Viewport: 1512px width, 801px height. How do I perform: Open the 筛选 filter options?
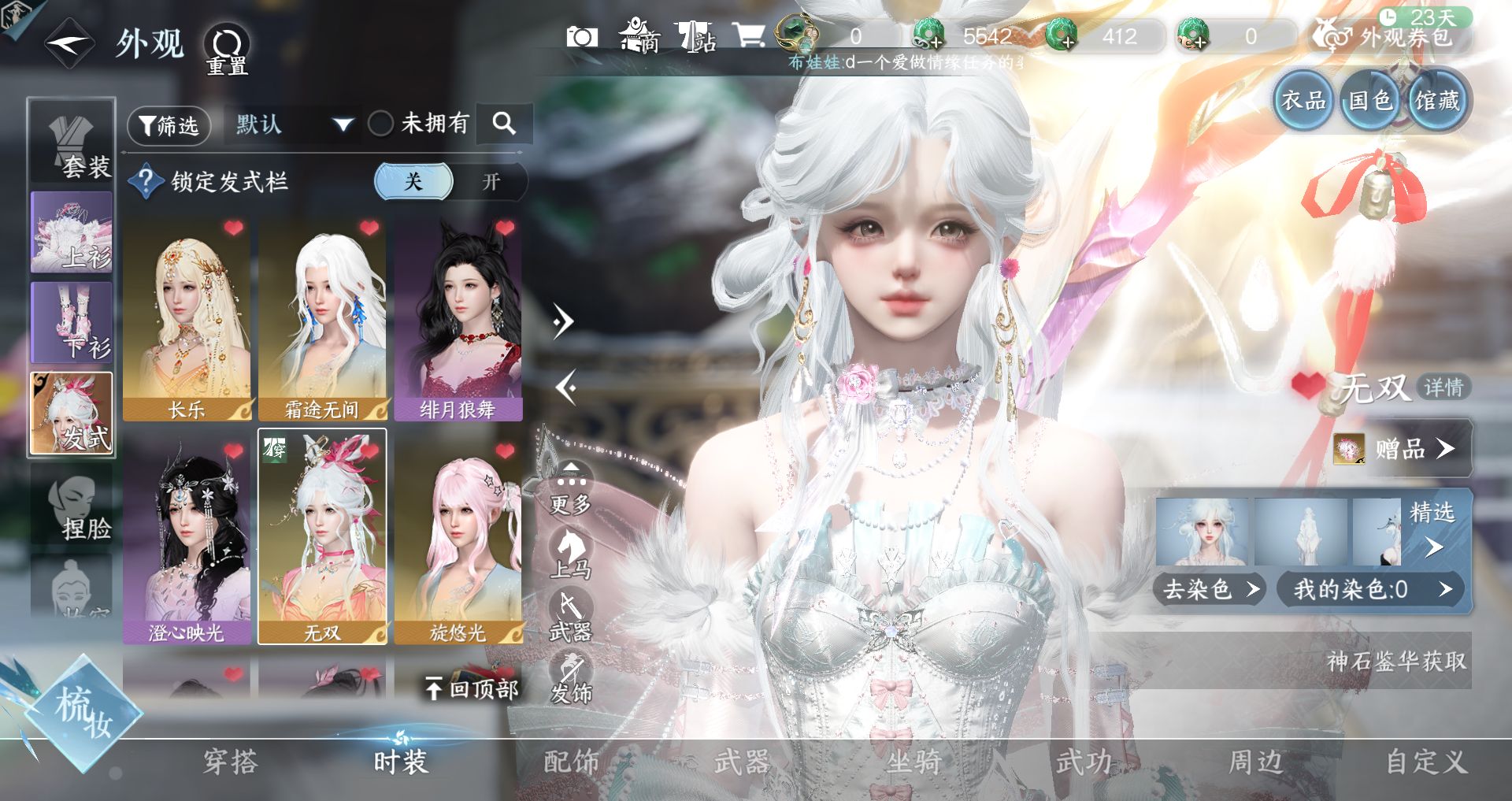pos(169,125)
